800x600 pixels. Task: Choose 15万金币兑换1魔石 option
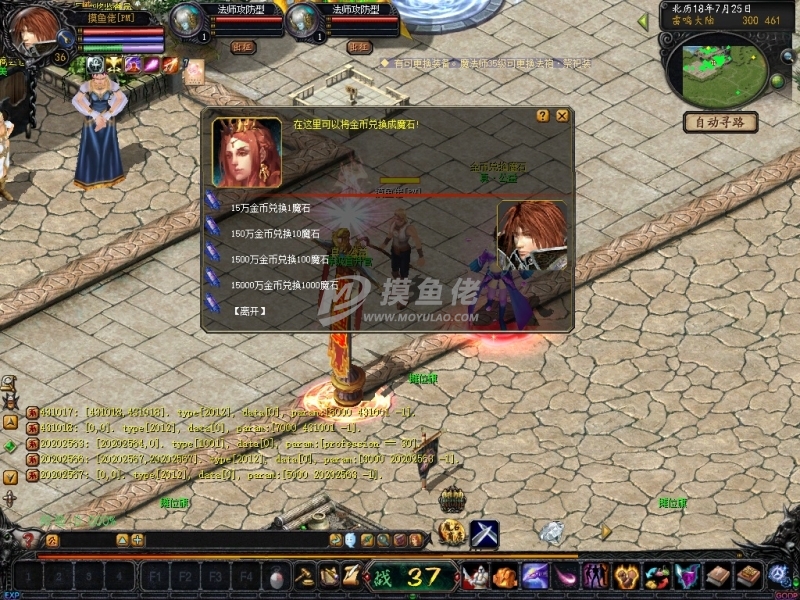pos(270,208)
